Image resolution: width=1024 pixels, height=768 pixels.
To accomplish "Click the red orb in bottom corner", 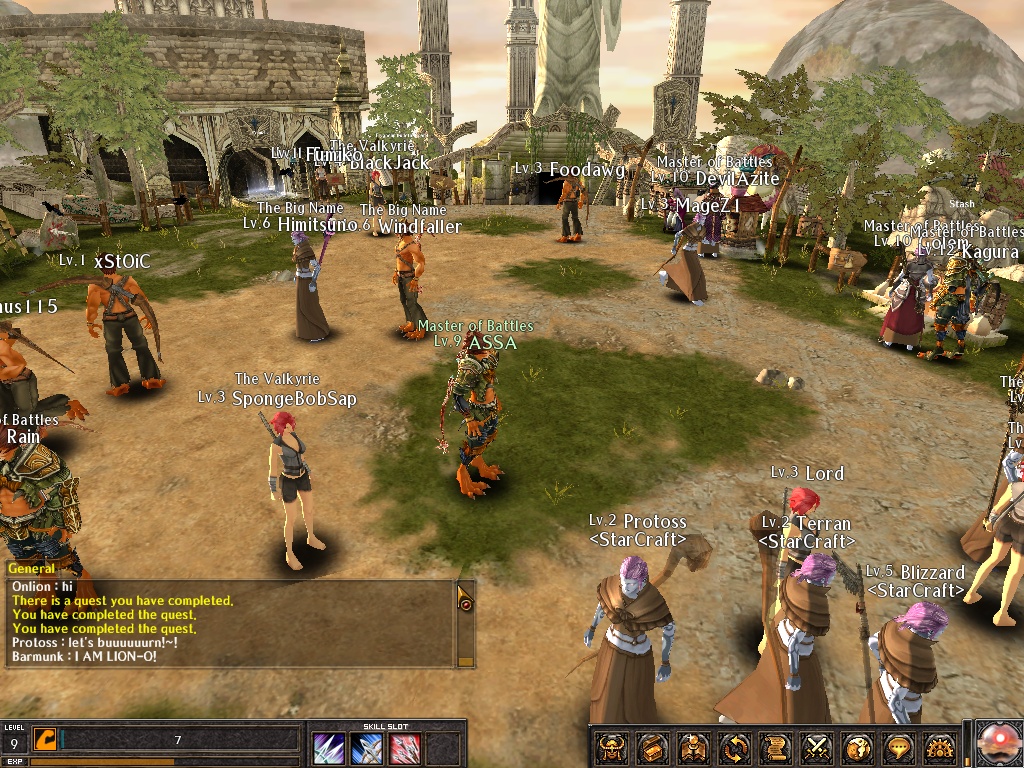I will coord(998,744).
